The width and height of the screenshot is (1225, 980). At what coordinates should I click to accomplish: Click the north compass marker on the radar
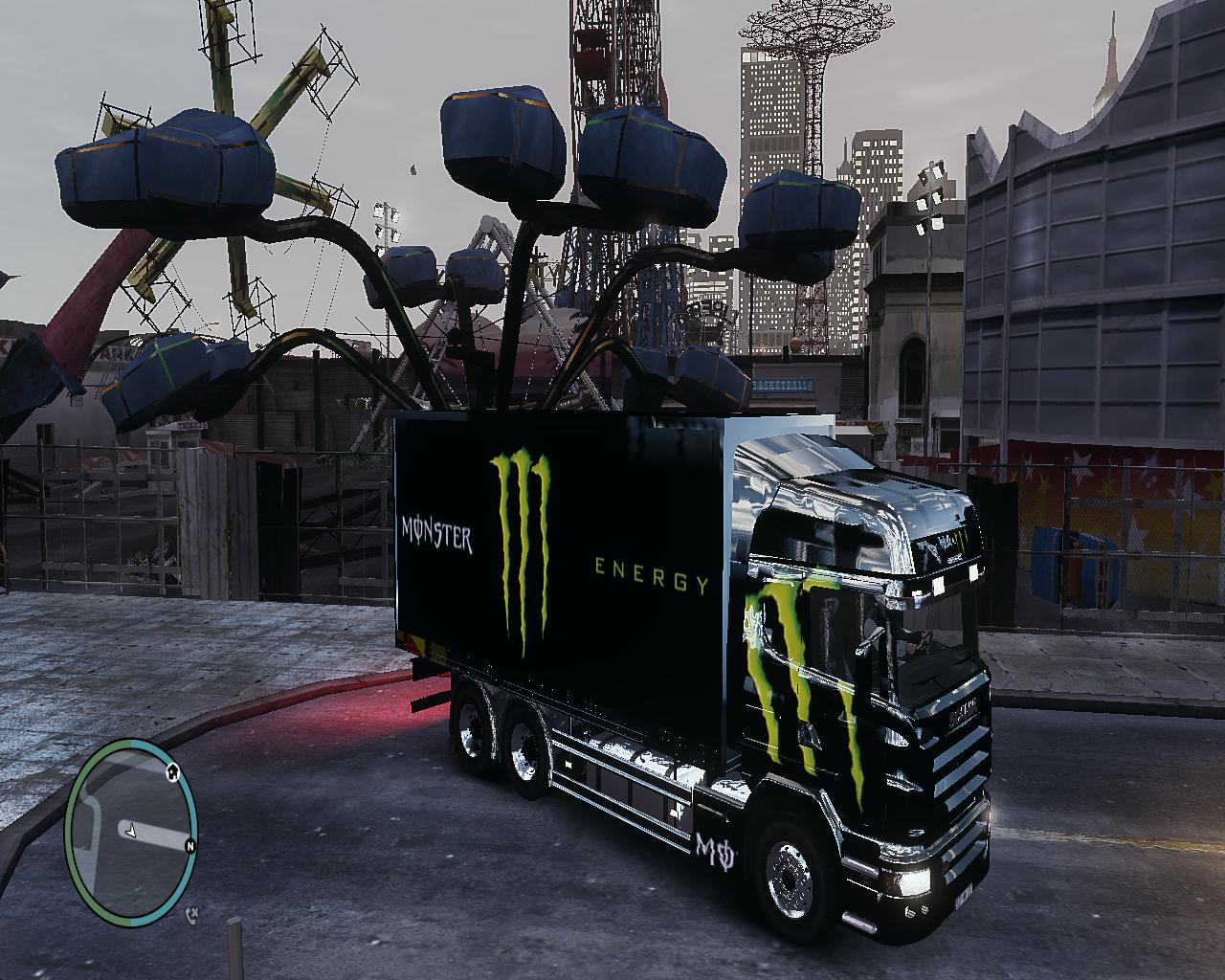click(190, 846)
